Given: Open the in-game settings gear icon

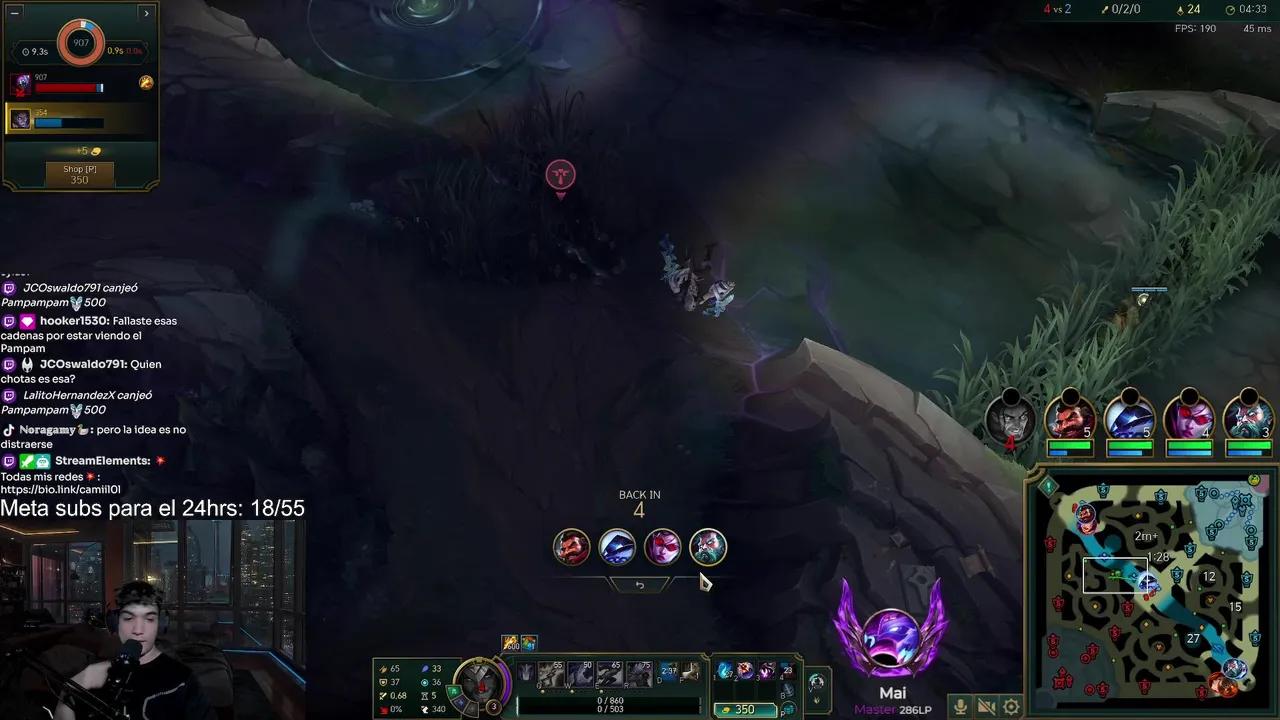Looking at the screenshot, I should (x=1012, y=707).
